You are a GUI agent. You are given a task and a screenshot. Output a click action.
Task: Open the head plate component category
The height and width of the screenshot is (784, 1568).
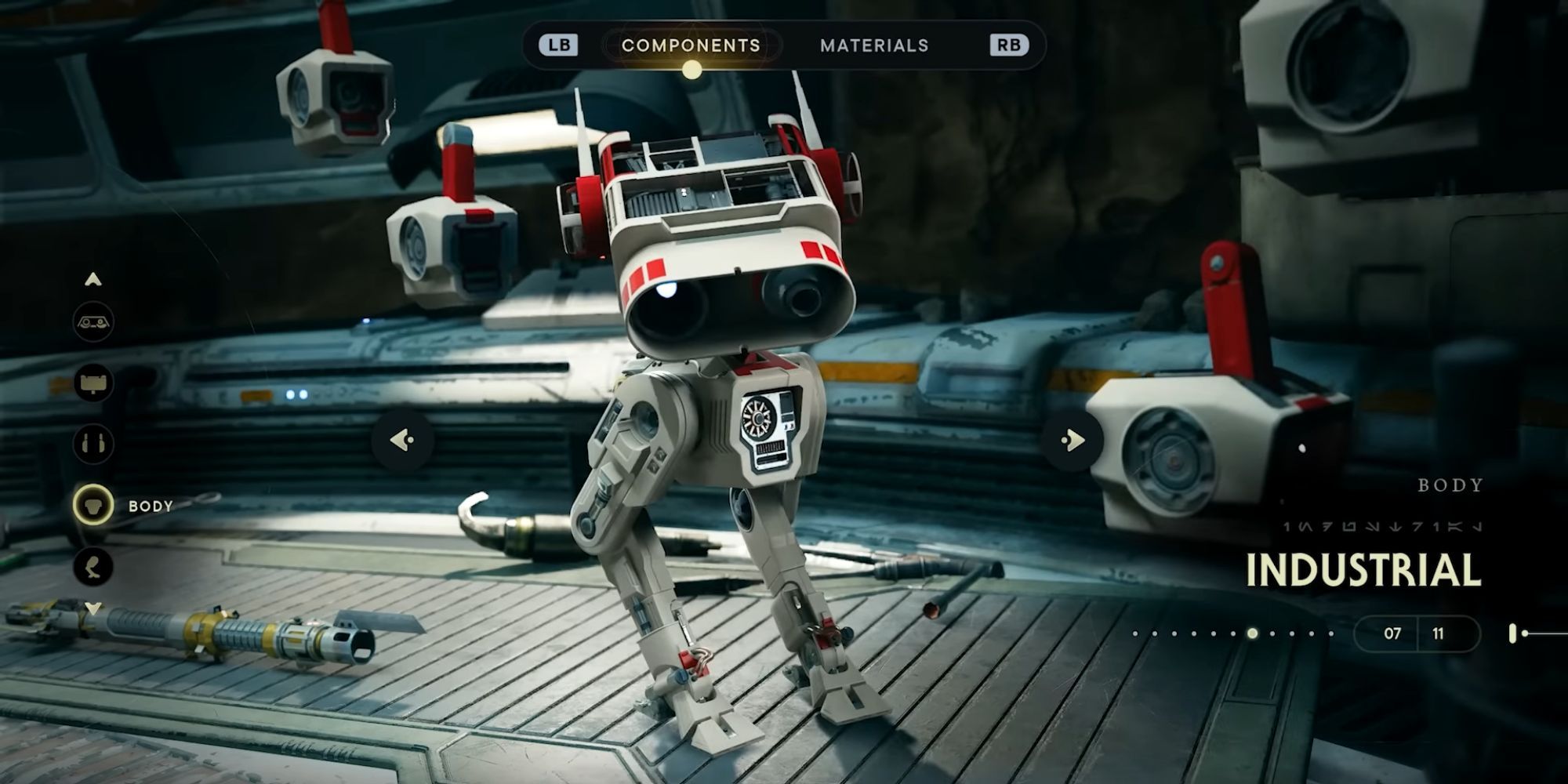click(x=92, y=383)
